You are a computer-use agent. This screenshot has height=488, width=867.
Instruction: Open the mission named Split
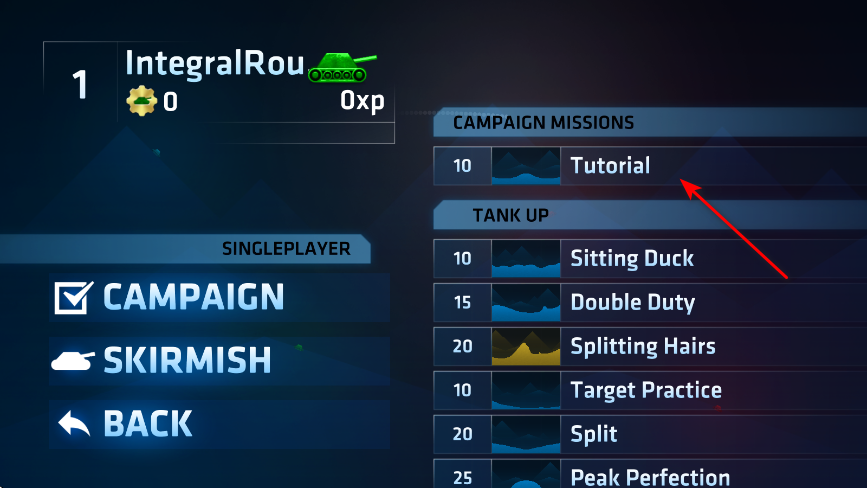pyautogui.click(x=594, y=434)
